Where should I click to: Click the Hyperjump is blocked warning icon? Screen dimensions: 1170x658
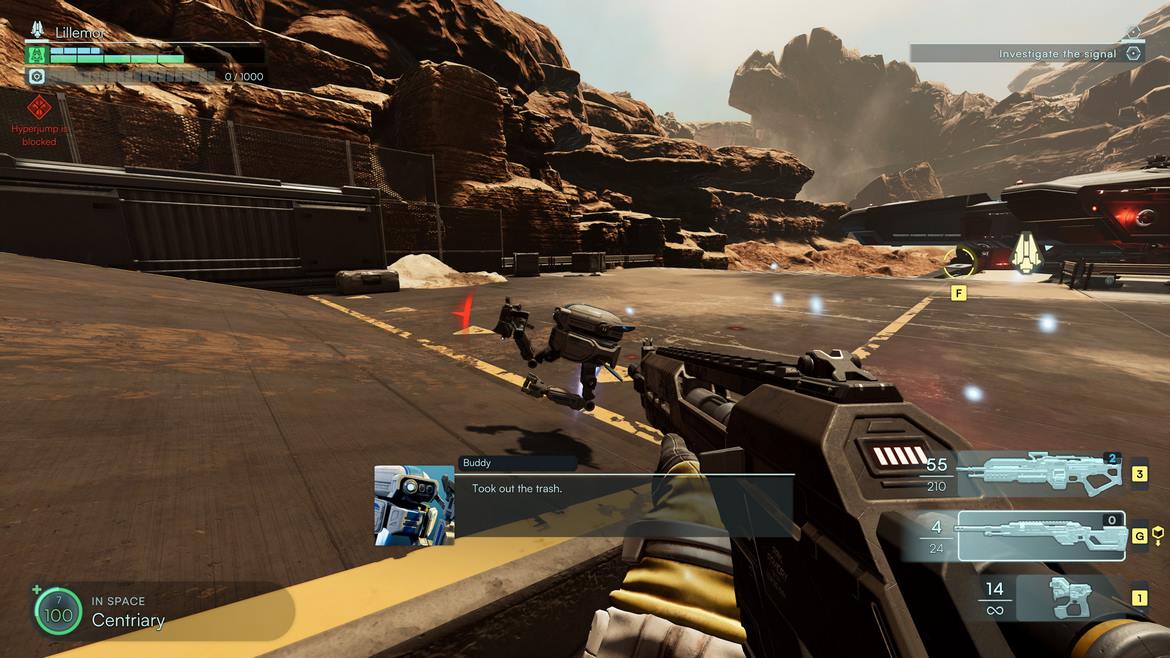[39, 107]
